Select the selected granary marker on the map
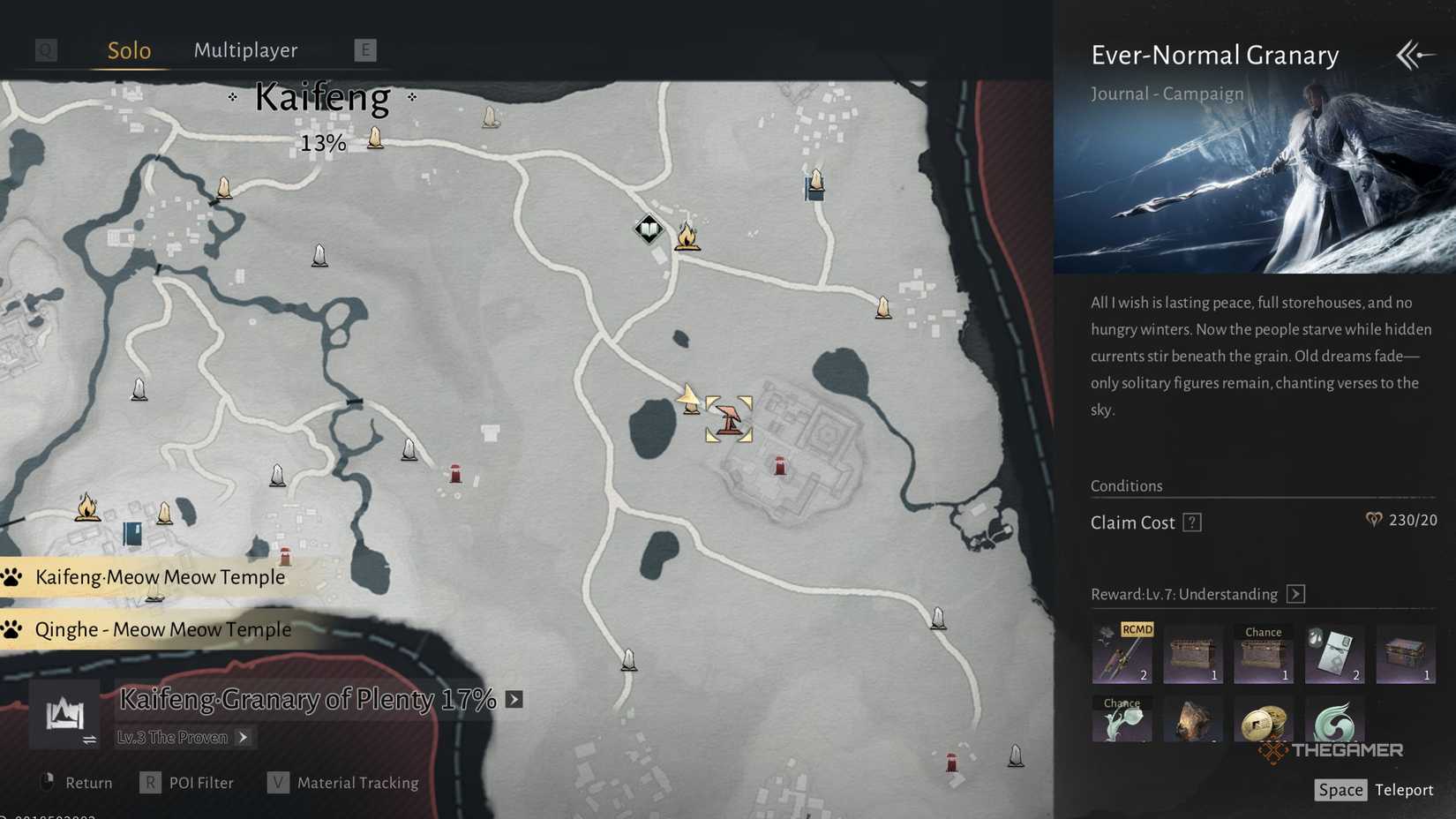The image size is (1456, 819). [727, 419]
